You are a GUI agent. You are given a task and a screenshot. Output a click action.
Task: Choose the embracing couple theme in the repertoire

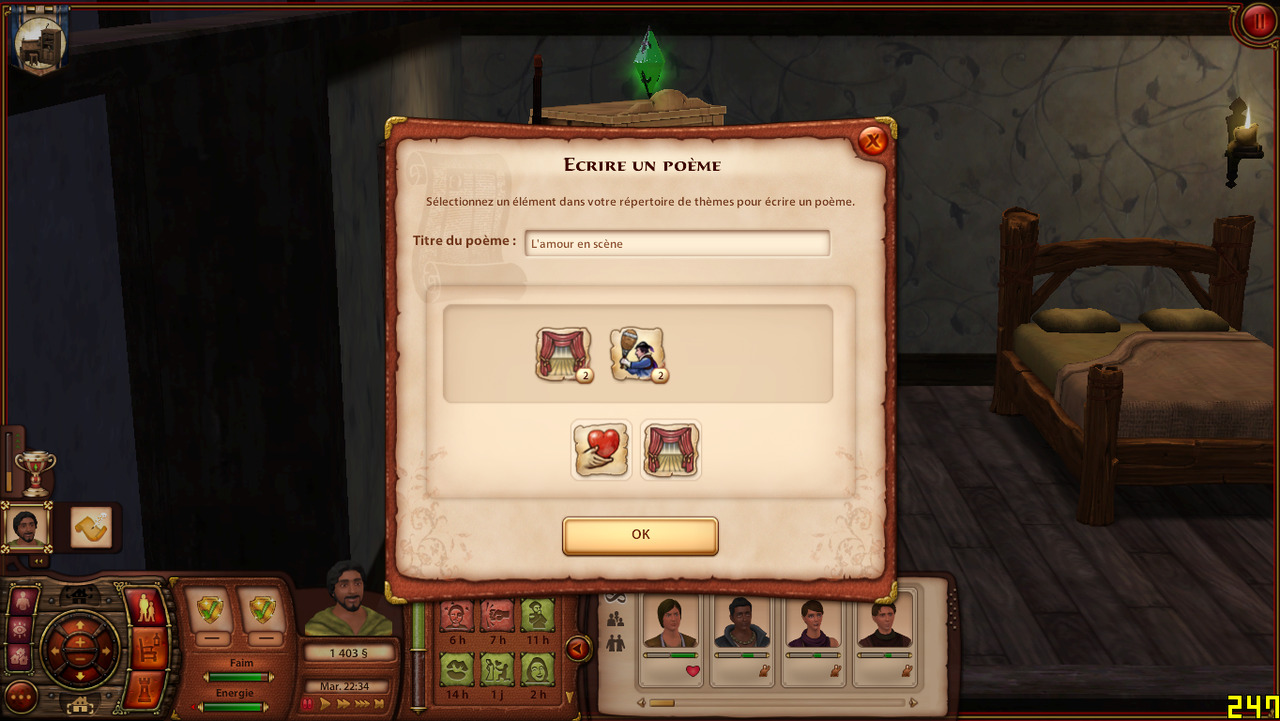637,354
